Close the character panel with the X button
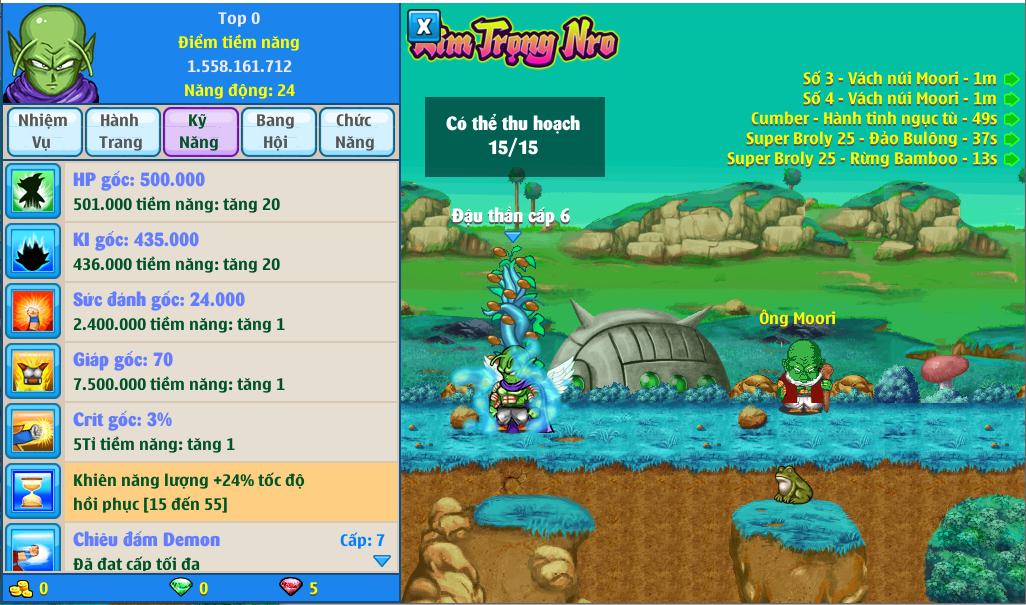Viewport: 1026px width, 605px height. point(424,26)
